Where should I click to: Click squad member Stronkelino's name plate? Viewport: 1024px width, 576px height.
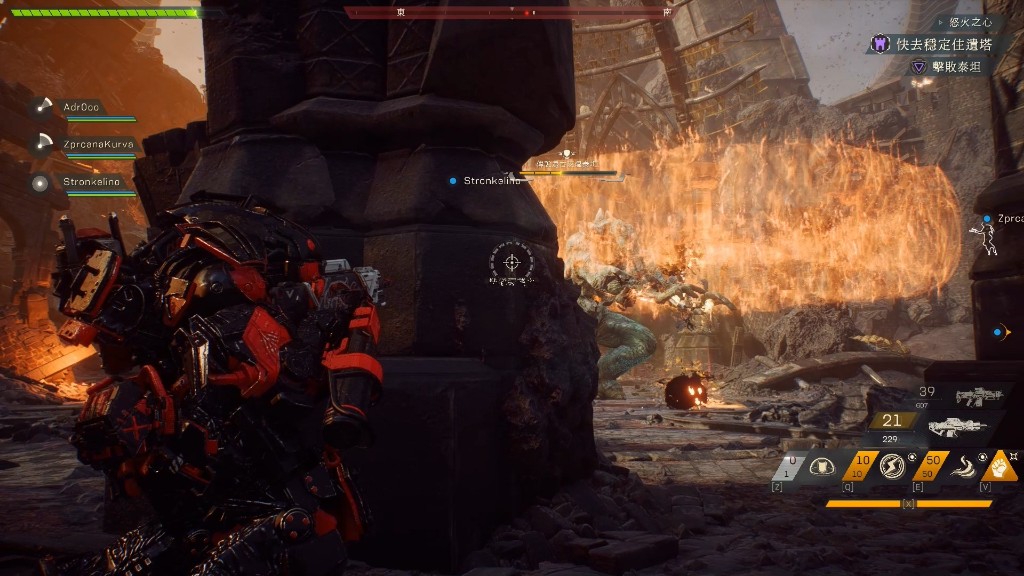point(91,182)
